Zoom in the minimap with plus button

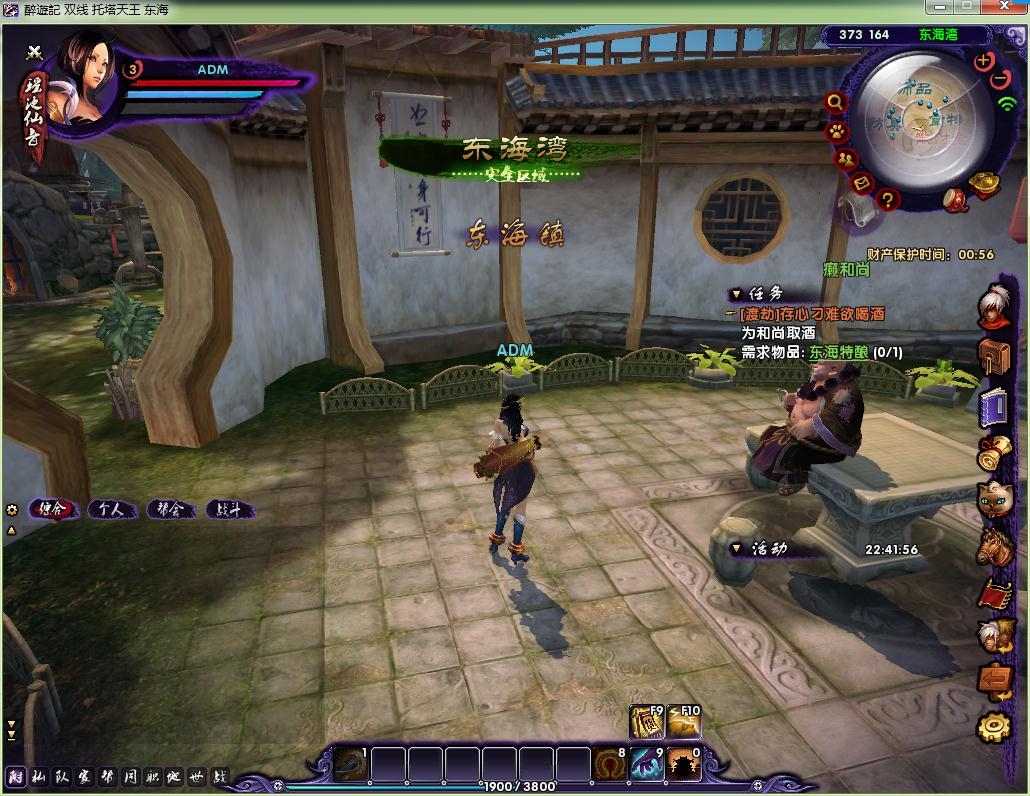point(983,60)
